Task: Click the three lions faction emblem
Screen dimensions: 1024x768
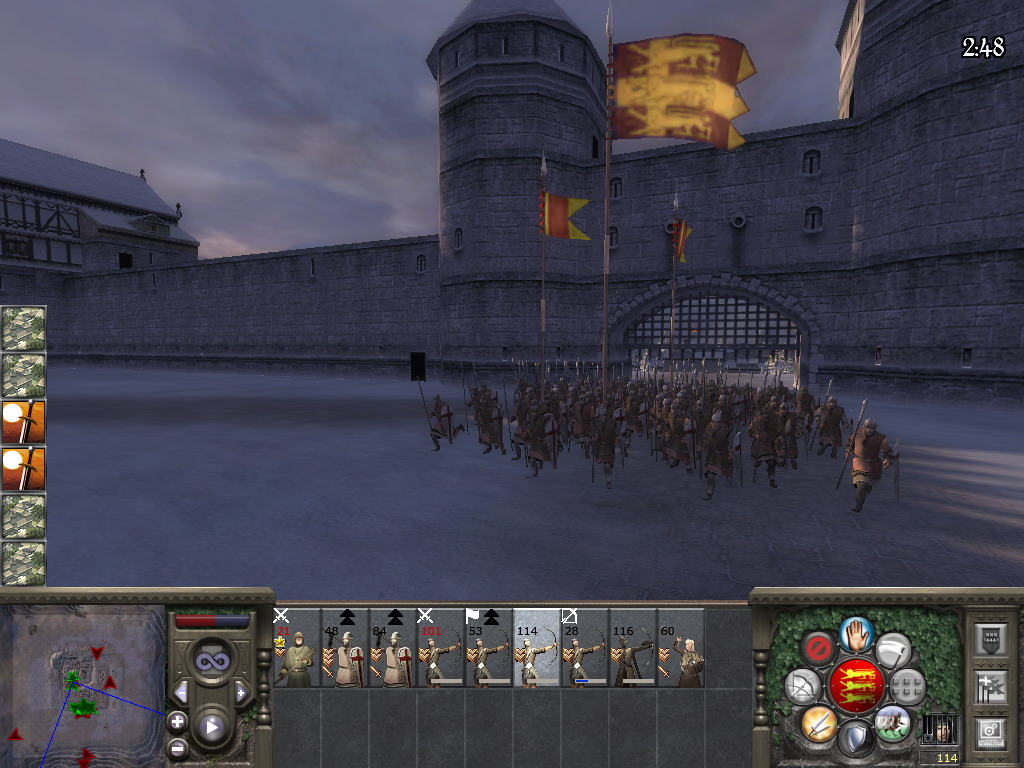Action: (x=855, y=686)
